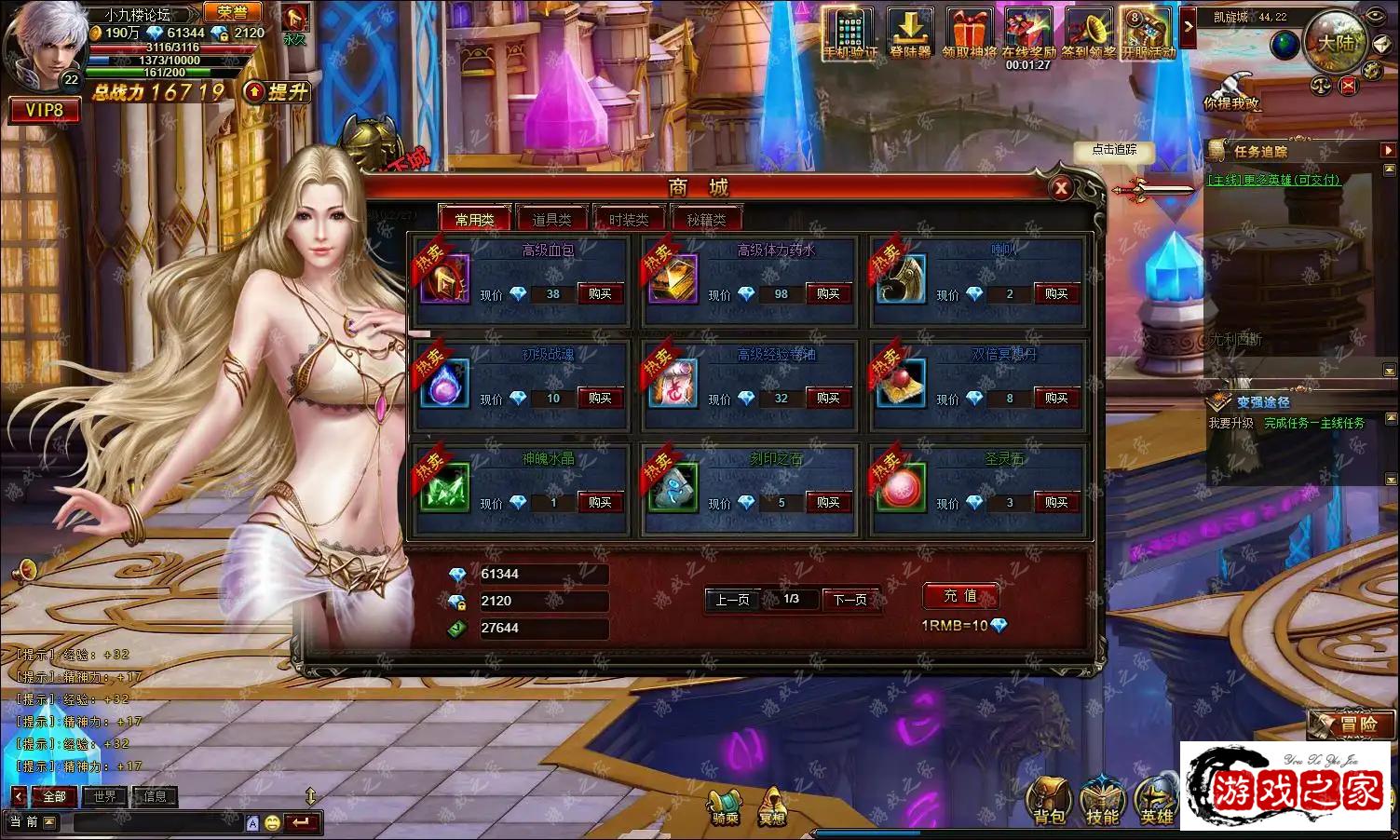Start 冥想 meditation

[771, 806]
